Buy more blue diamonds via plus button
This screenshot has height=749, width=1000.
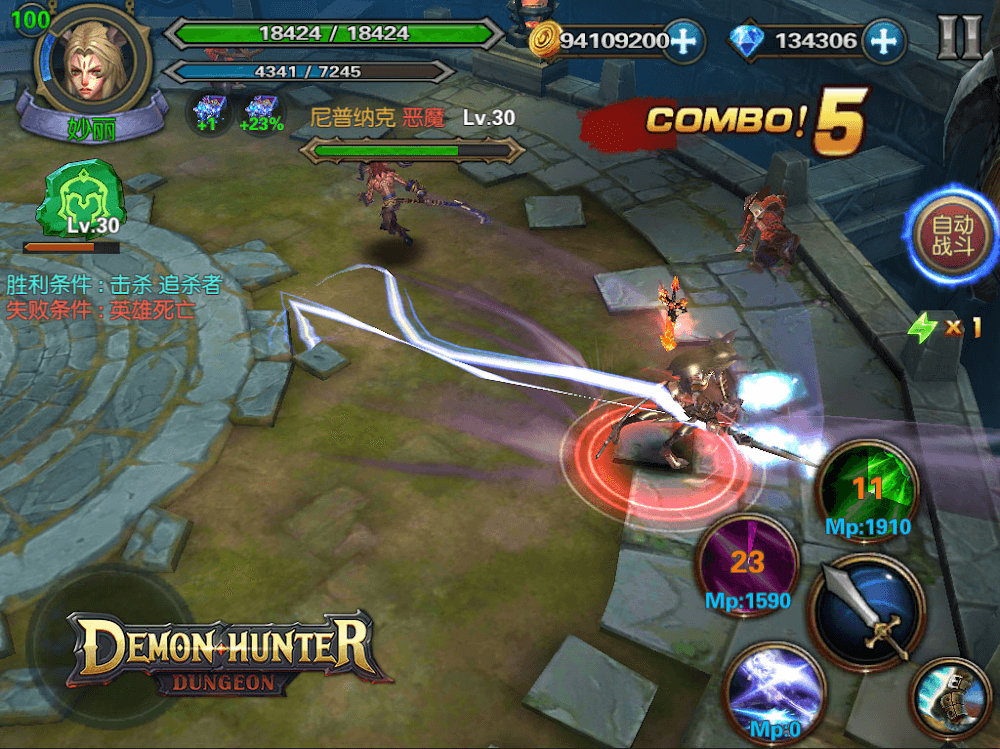pos(882,41)
